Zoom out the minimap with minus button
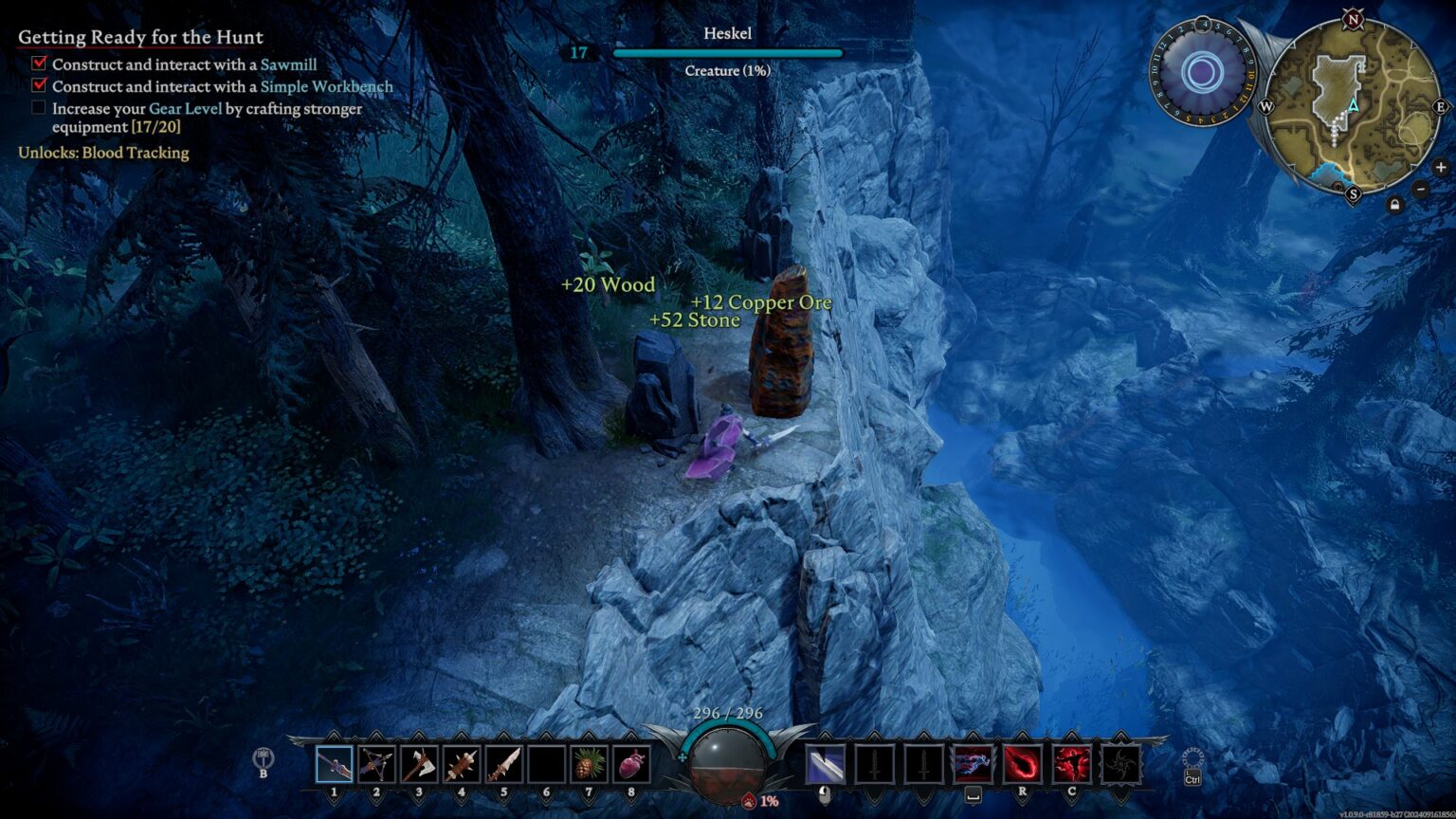Image resolution: width=1456 pixels, height=819 pixels. pos(1420,188)
